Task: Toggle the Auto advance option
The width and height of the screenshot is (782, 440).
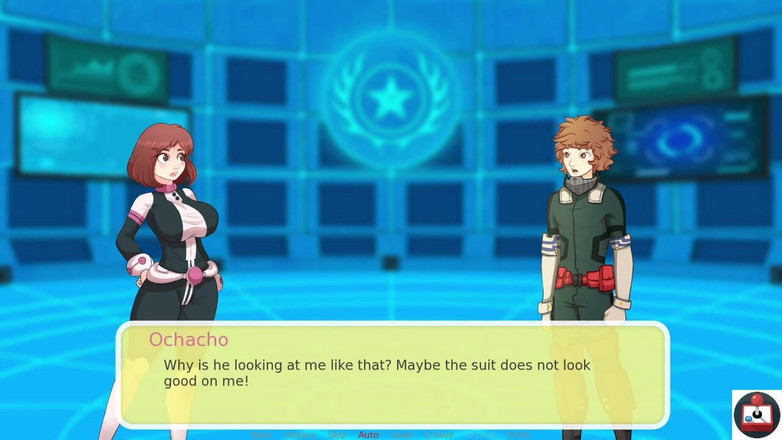Action: [x=368, y=435]
